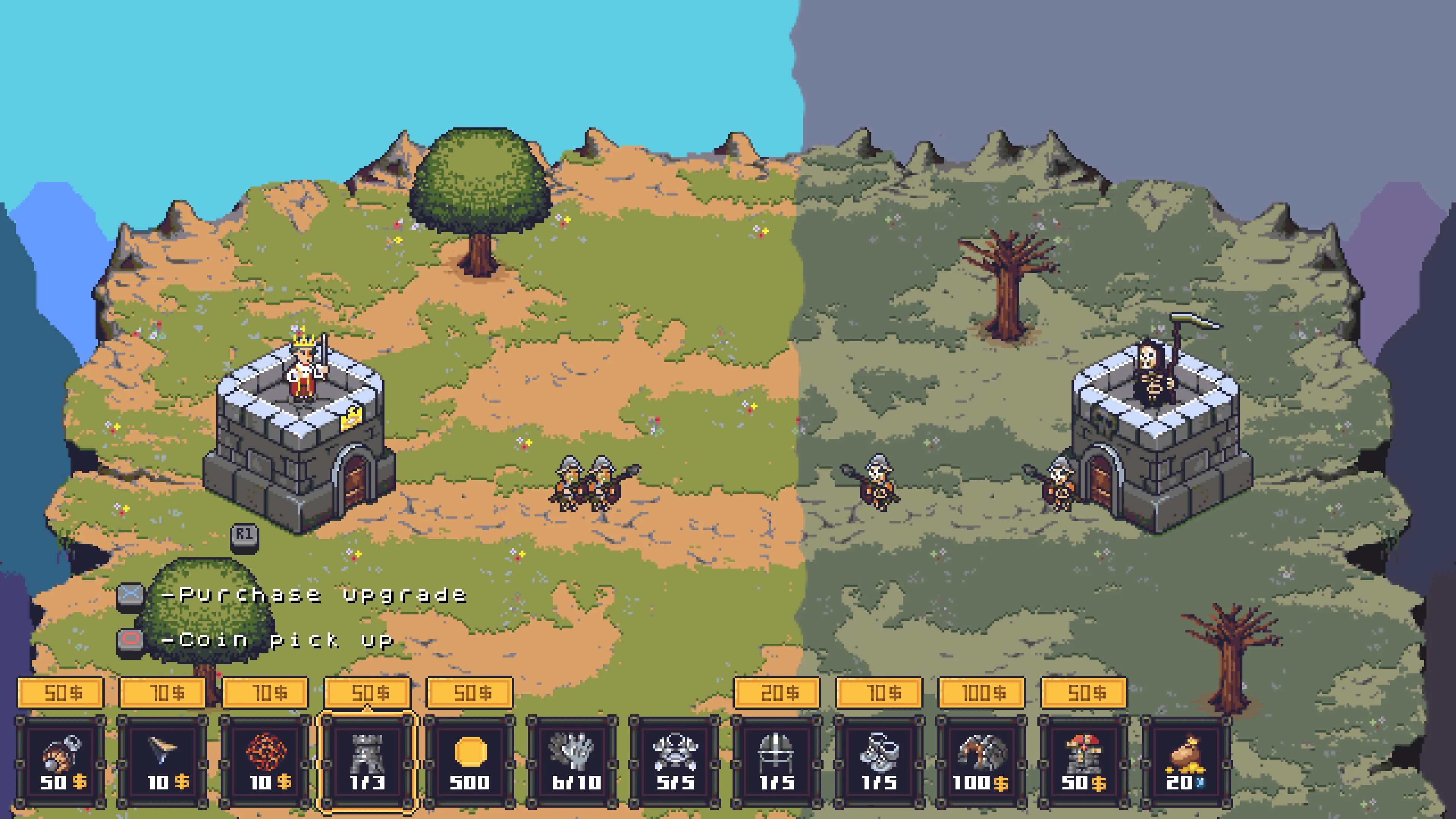Select the helmet upgrade at 1/5
Screen dimensions: 1456x819
click(777, 763)
